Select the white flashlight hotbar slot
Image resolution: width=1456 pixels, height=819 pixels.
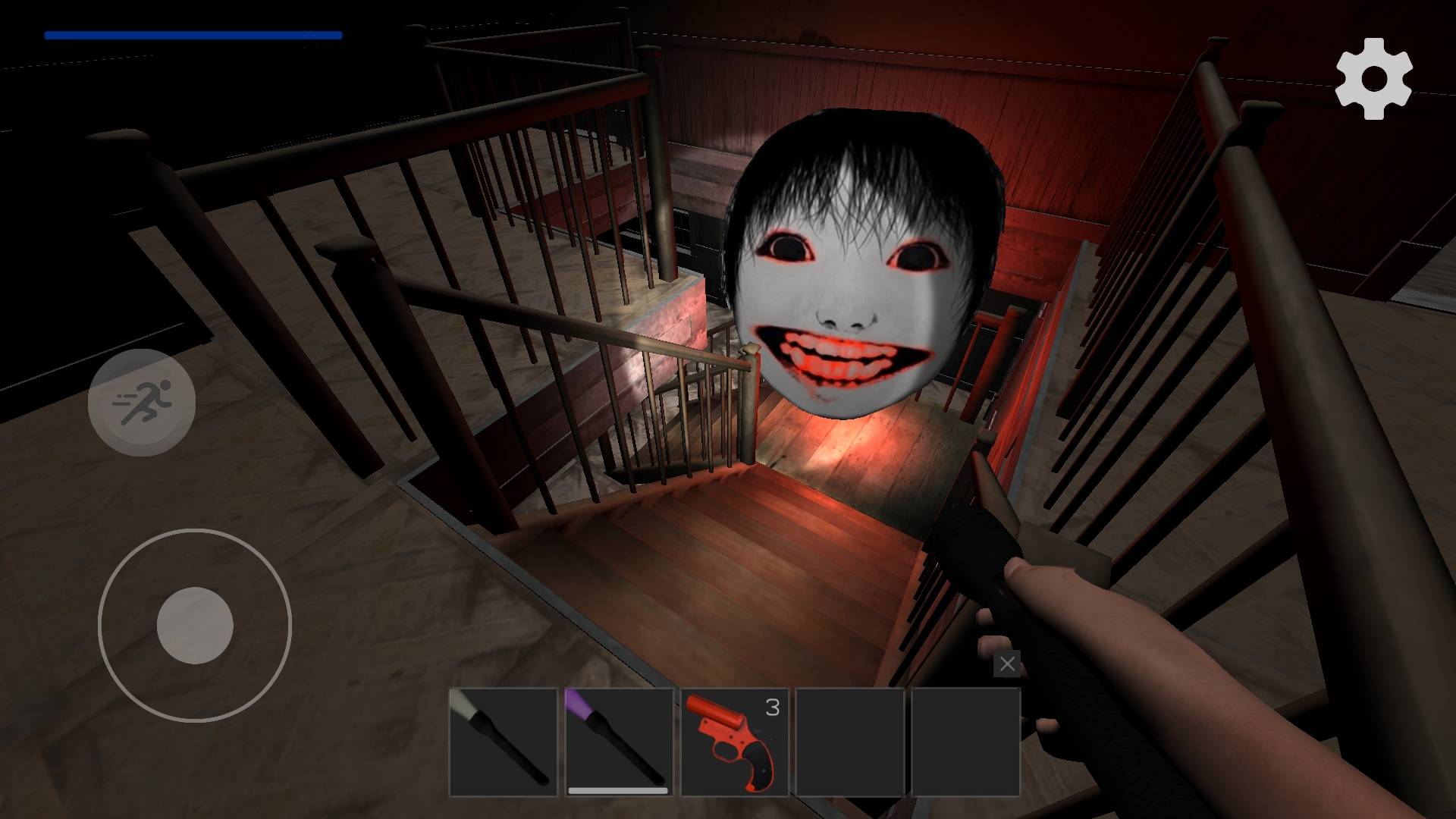pyautogui.click(x=504, y=742)
